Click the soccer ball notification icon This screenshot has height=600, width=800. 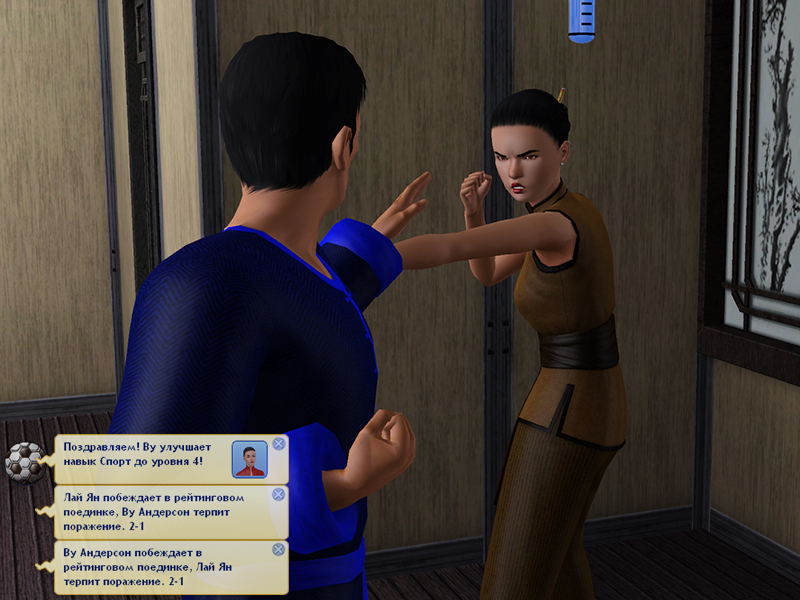click(22, 461)
